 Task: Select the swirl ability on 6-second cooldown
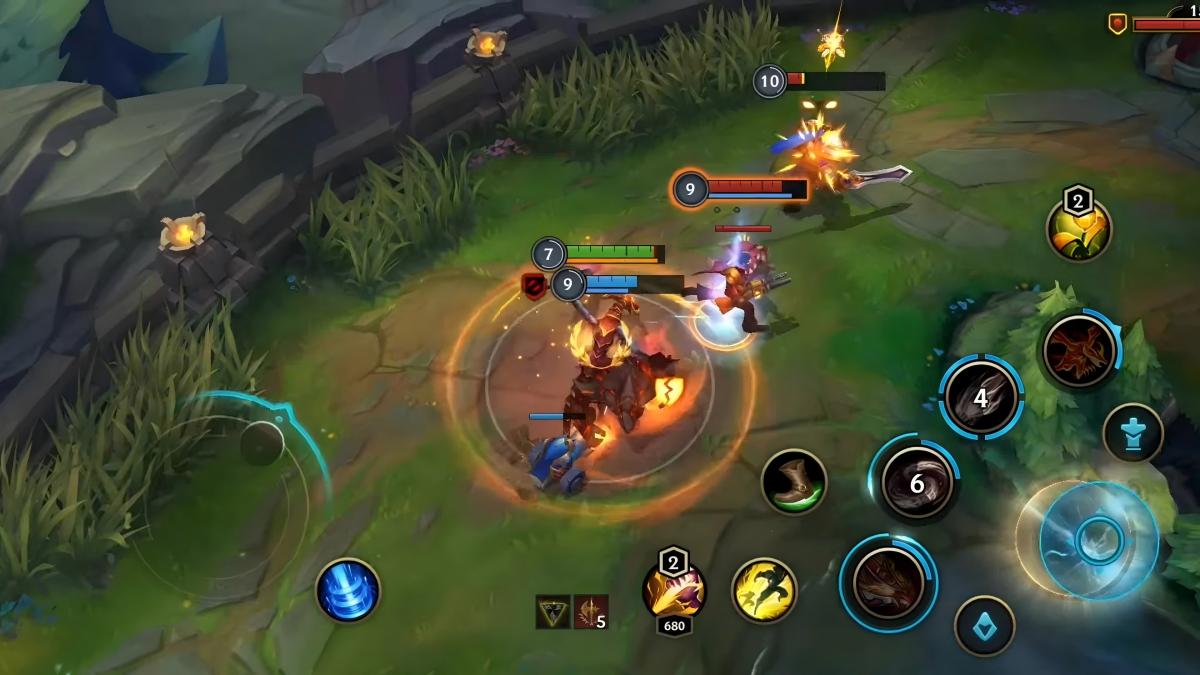click(916, 484)
